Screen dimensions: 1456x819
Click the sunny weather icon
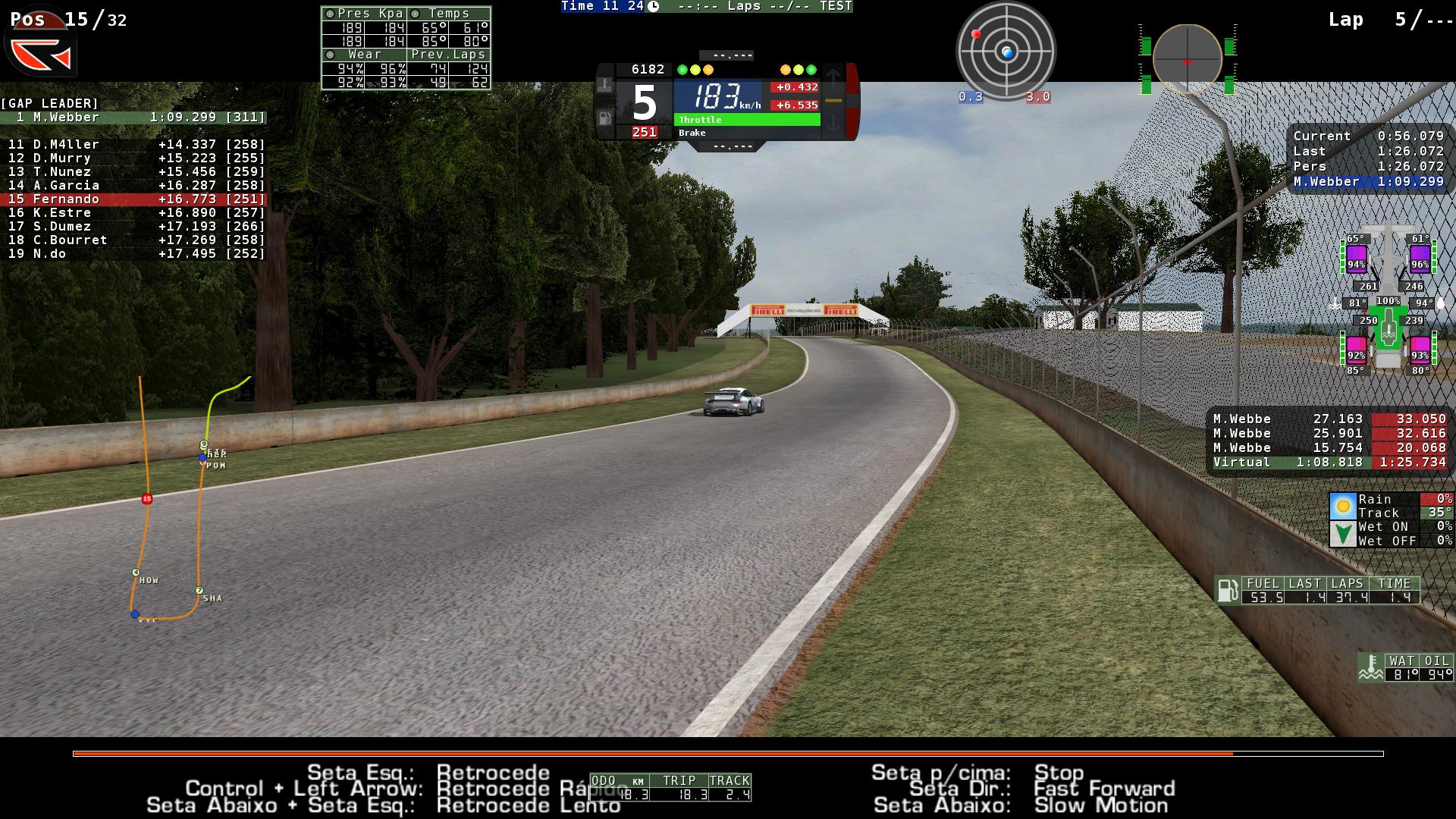coord(1343,506)
